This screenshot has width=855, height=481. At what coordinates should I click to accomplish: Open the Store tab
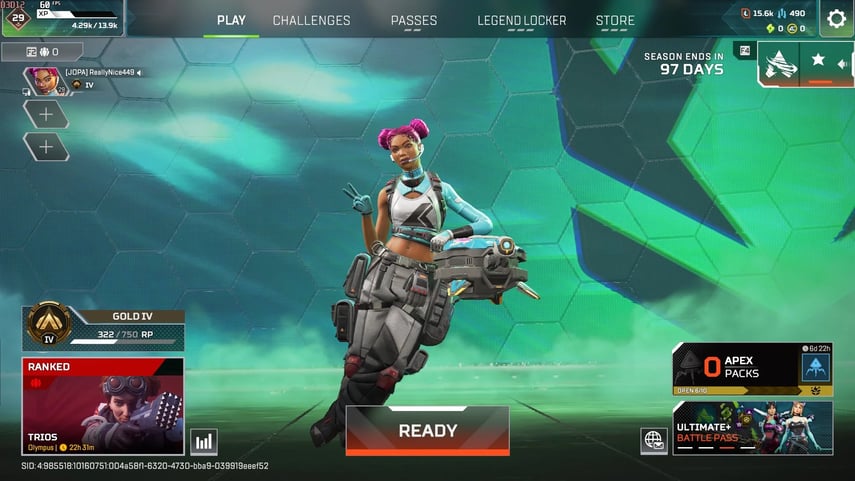click(615, 20)
